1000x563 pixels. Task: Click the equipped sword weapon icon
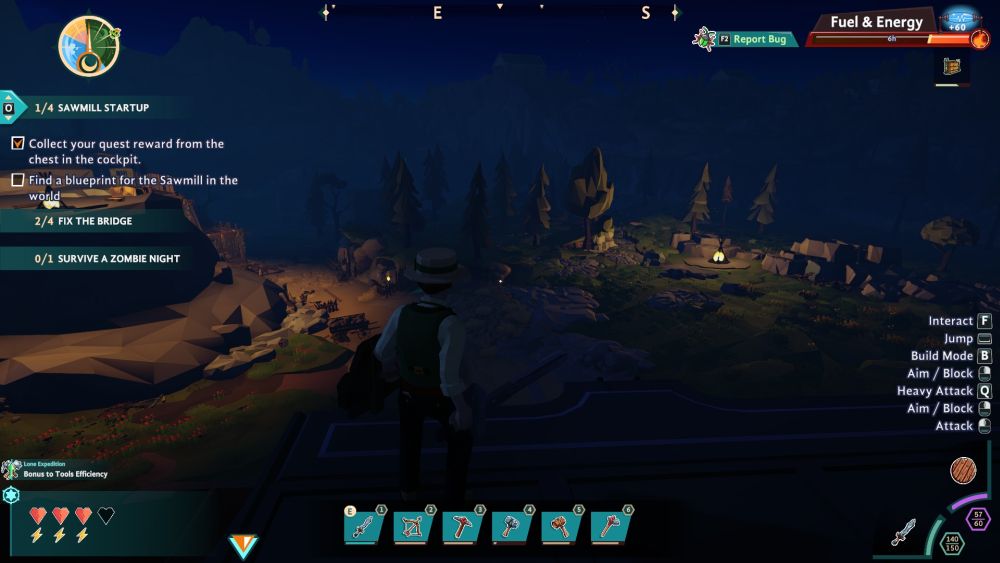click(x=904, y=533)
